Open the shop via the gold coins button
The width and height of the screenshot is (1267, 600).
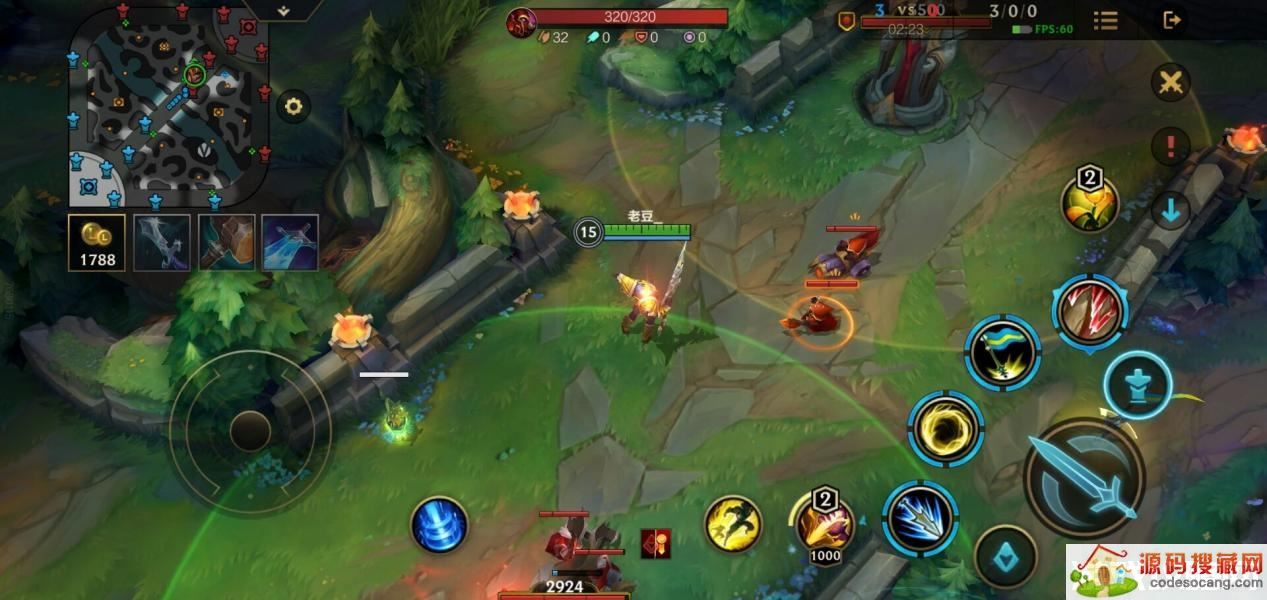(97, 242)
